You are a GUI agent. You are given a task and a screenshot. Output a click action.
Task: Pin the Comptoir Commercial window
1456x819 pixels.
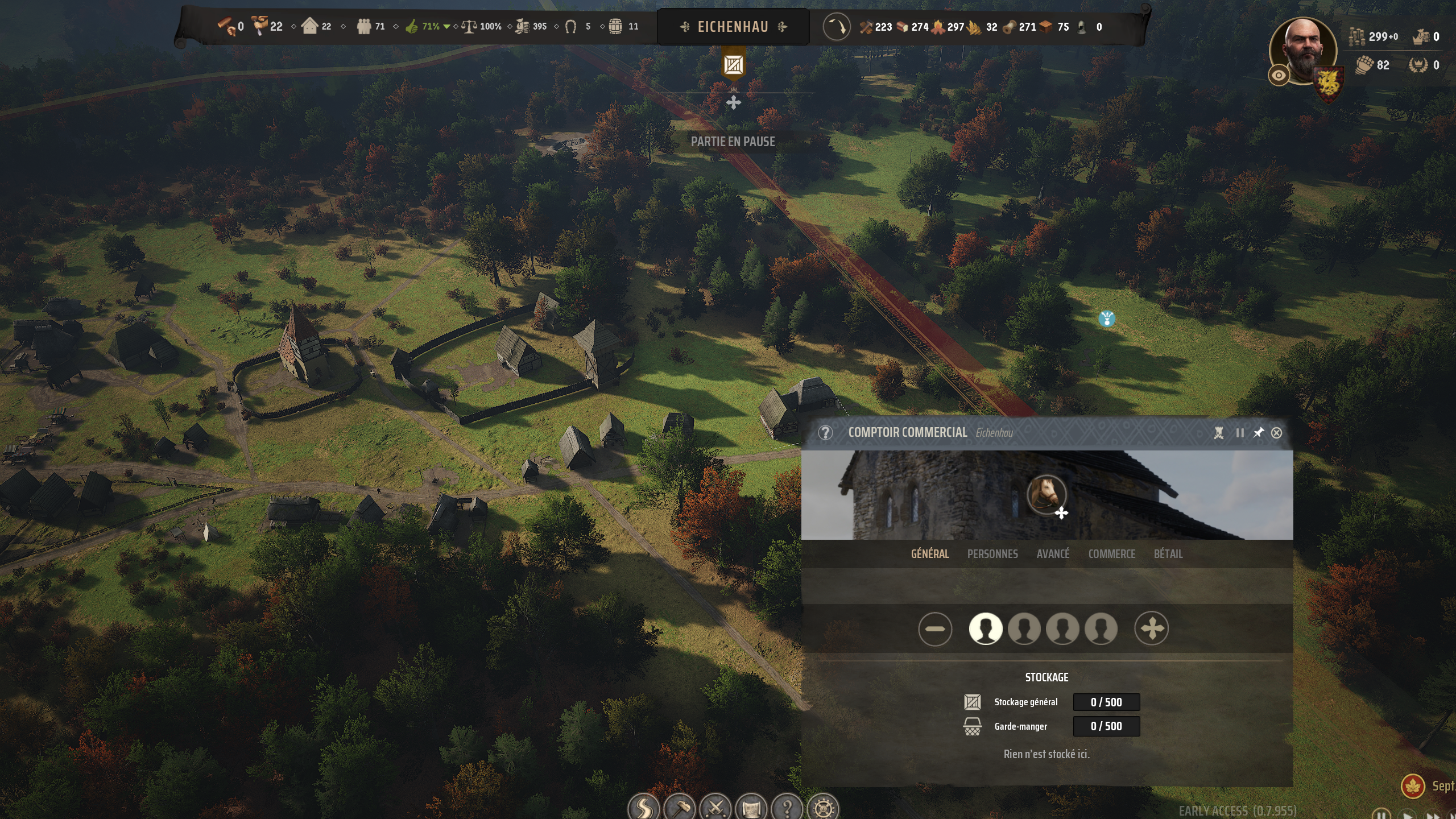(x=1258, y=433)
